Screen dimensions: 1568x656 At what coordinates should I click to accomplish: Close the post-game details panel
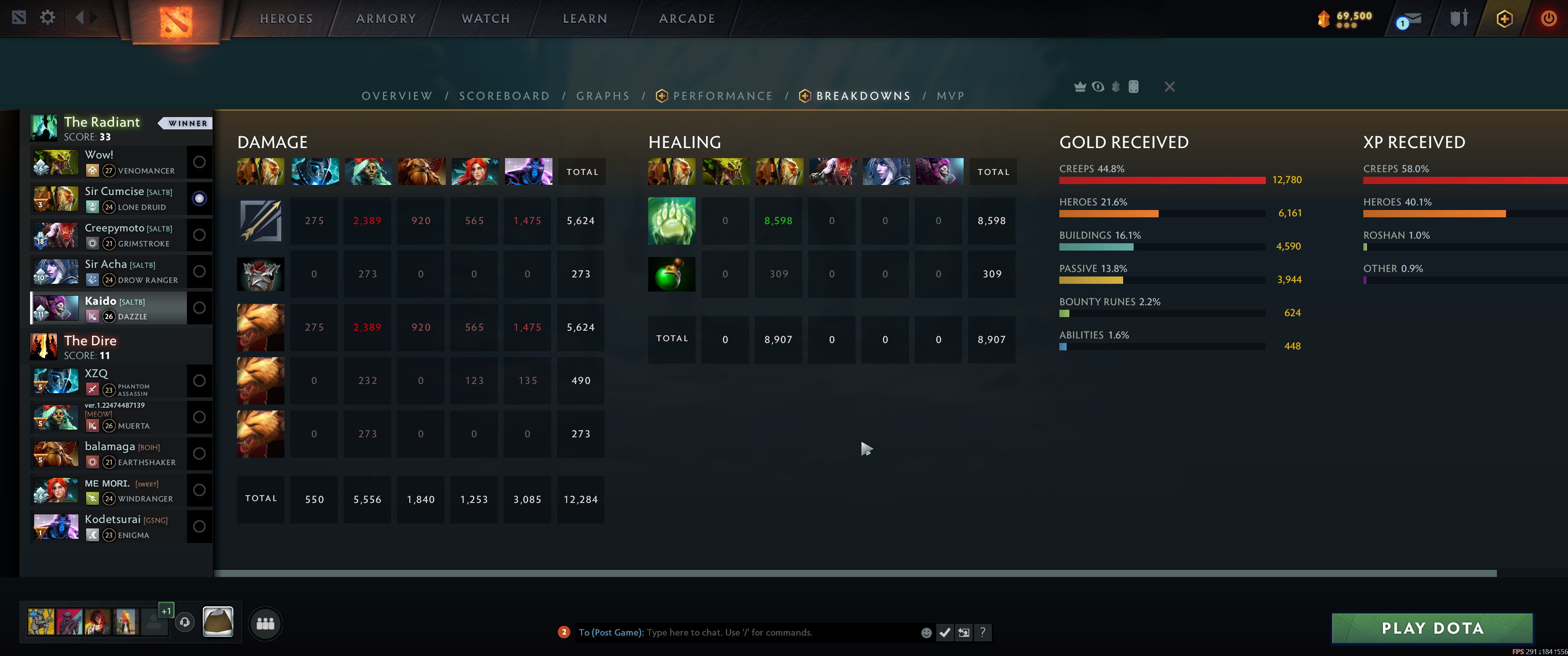point(1169,87)
